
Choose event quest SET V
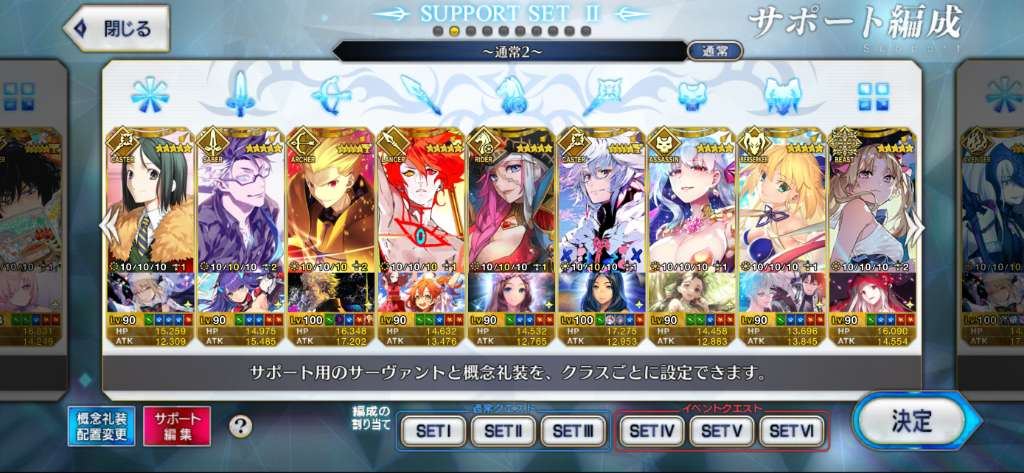pos(720,431)
